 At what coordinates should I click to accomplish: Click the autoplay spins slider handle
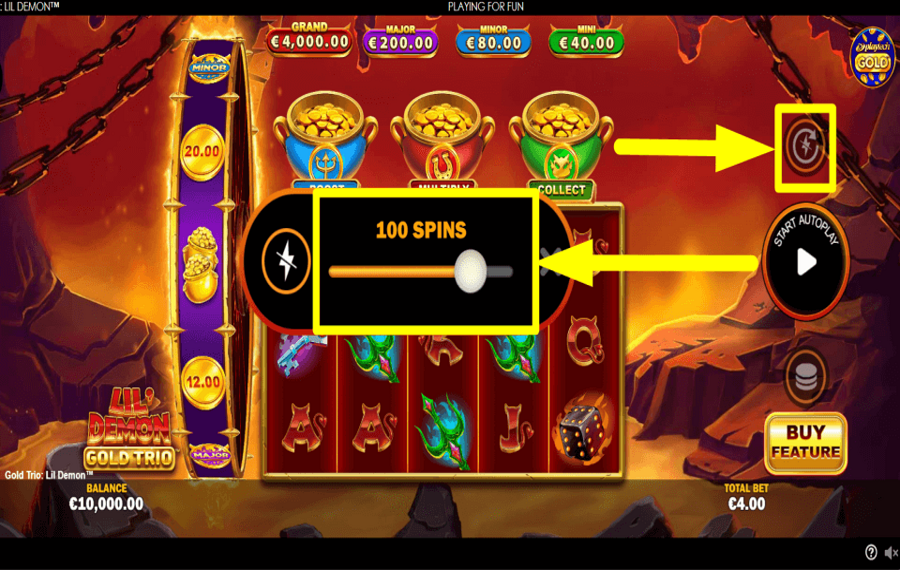(470, 270)
